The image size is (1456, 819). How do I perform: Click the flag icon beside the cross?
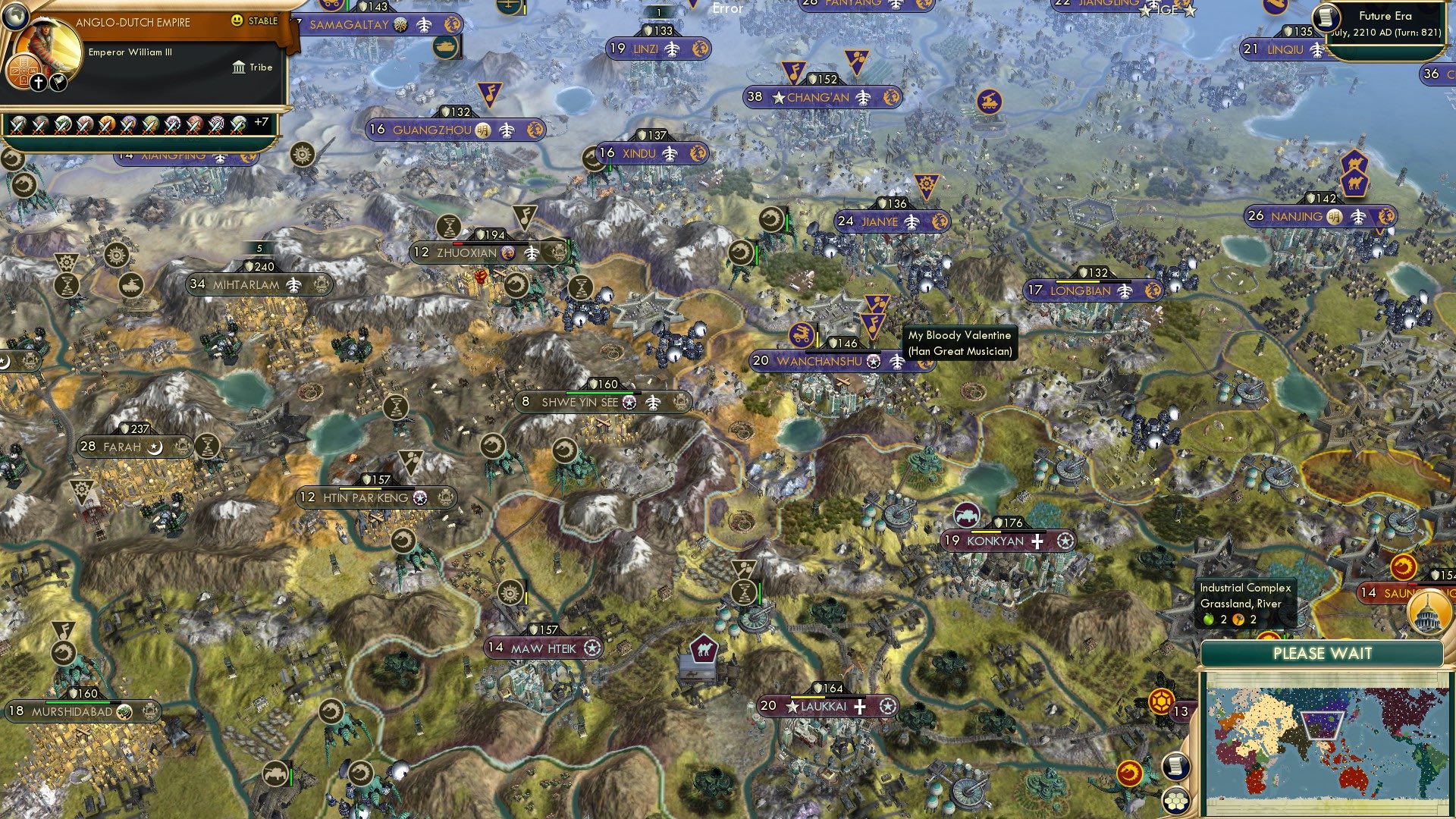tap(58, 82)
